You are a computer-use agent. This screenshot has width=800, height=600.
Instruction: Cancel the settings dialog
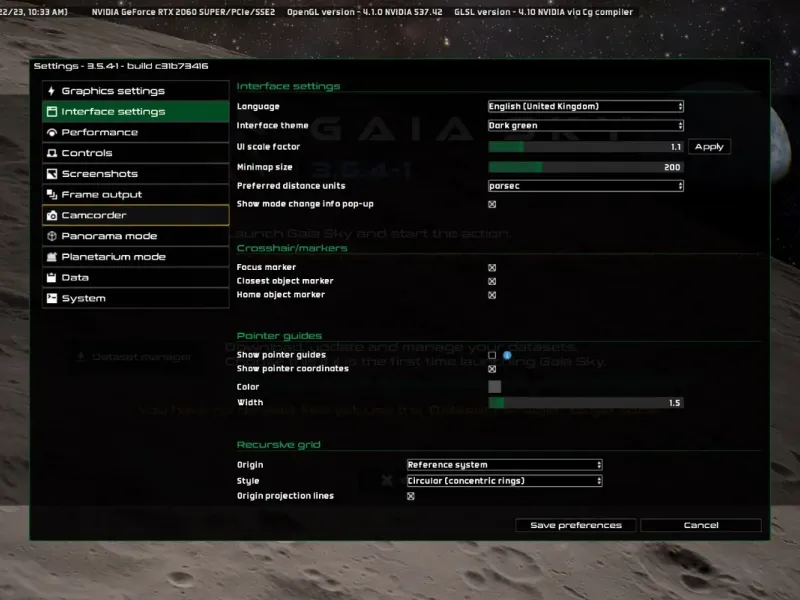pyautogui.click(x=701, y=525)
